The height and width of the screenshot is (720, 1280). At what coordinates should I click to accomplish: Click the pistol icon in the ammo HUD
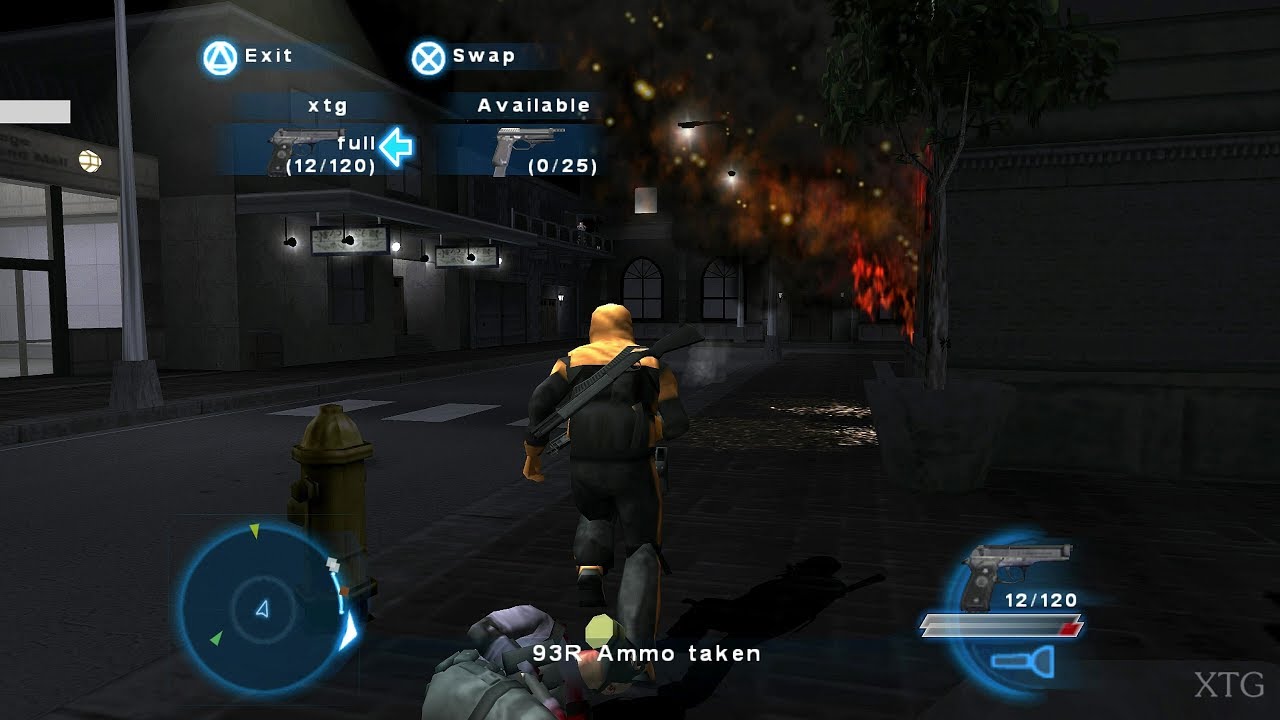pos(1011,571)
